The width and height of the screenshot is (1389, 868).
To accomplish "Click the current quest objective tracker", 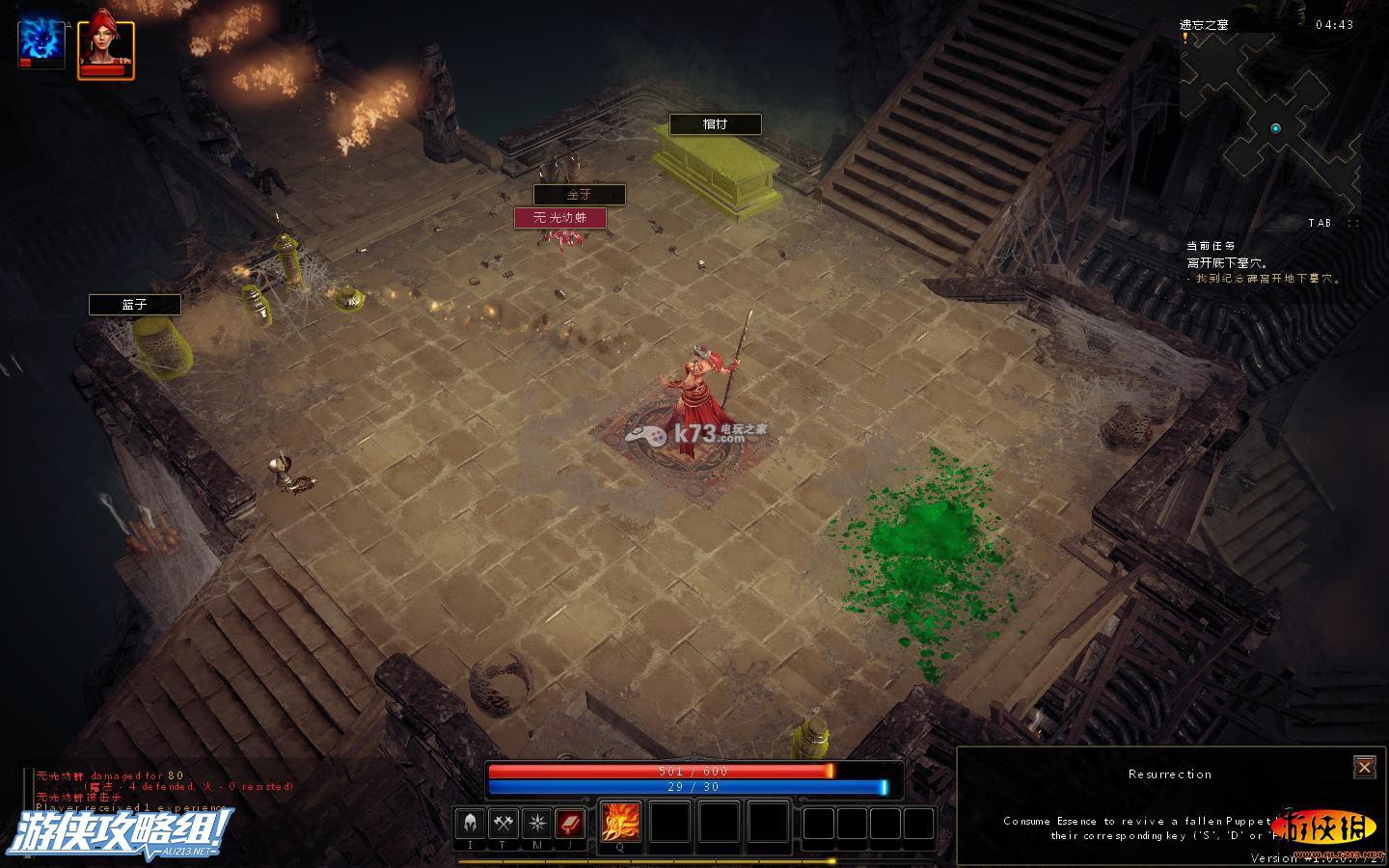I will click(x=1263, y=263).
